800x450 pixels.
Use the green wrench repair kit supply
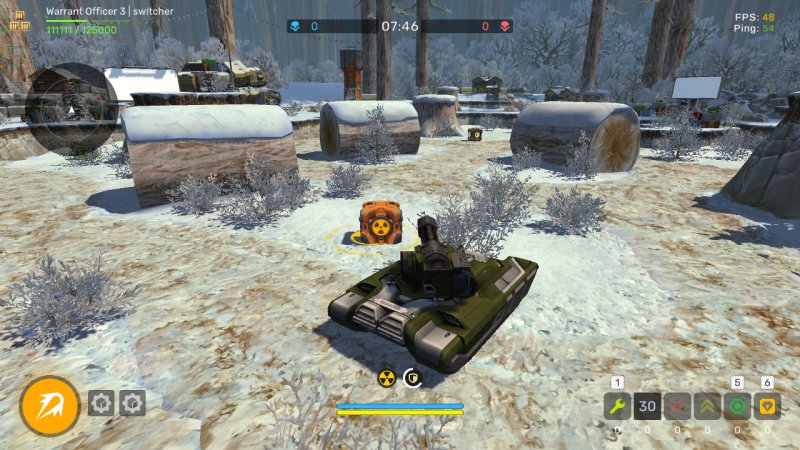[617, 407]
